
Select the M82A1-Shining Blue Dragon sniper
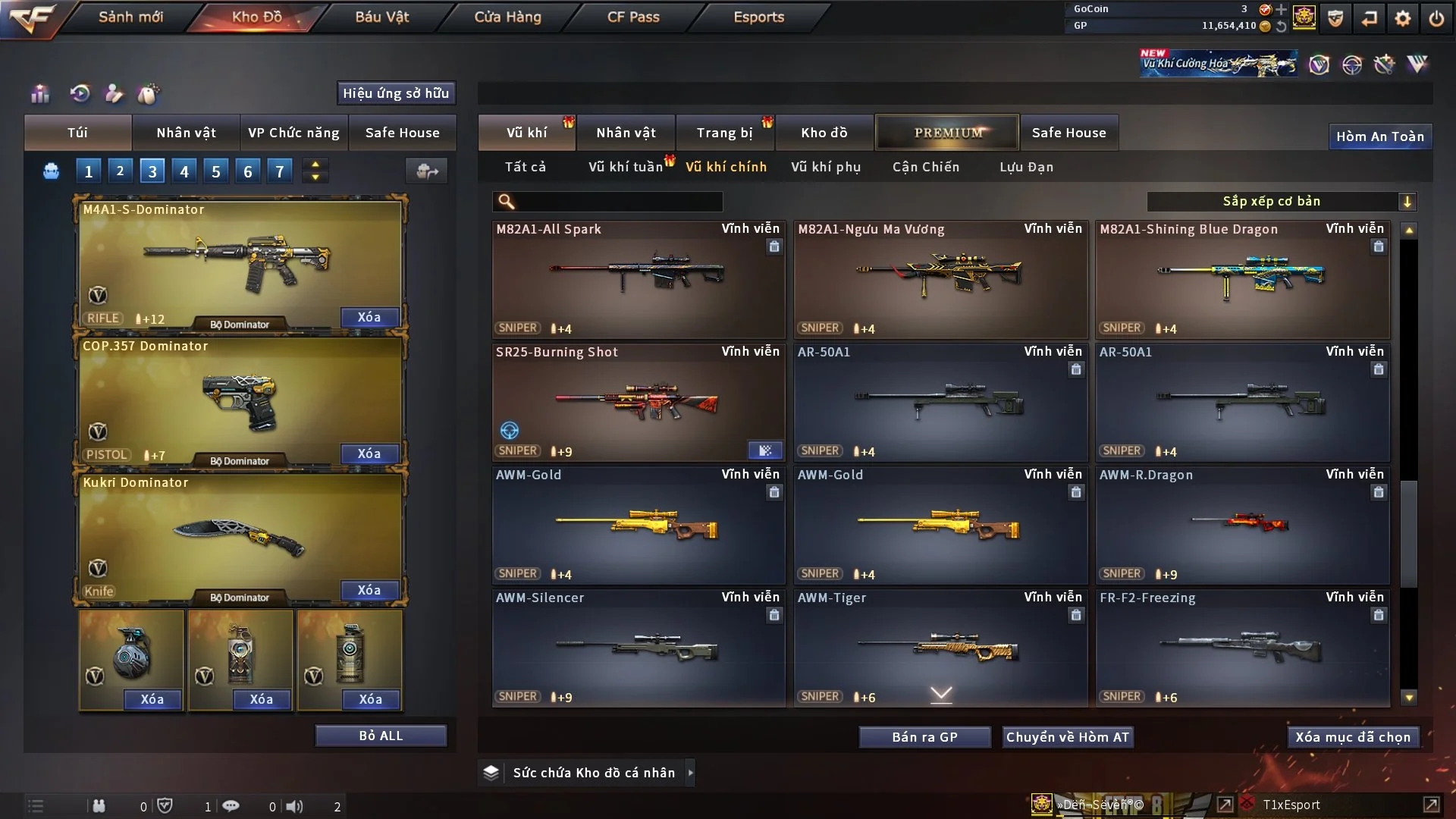click(x=1242, y=279)
